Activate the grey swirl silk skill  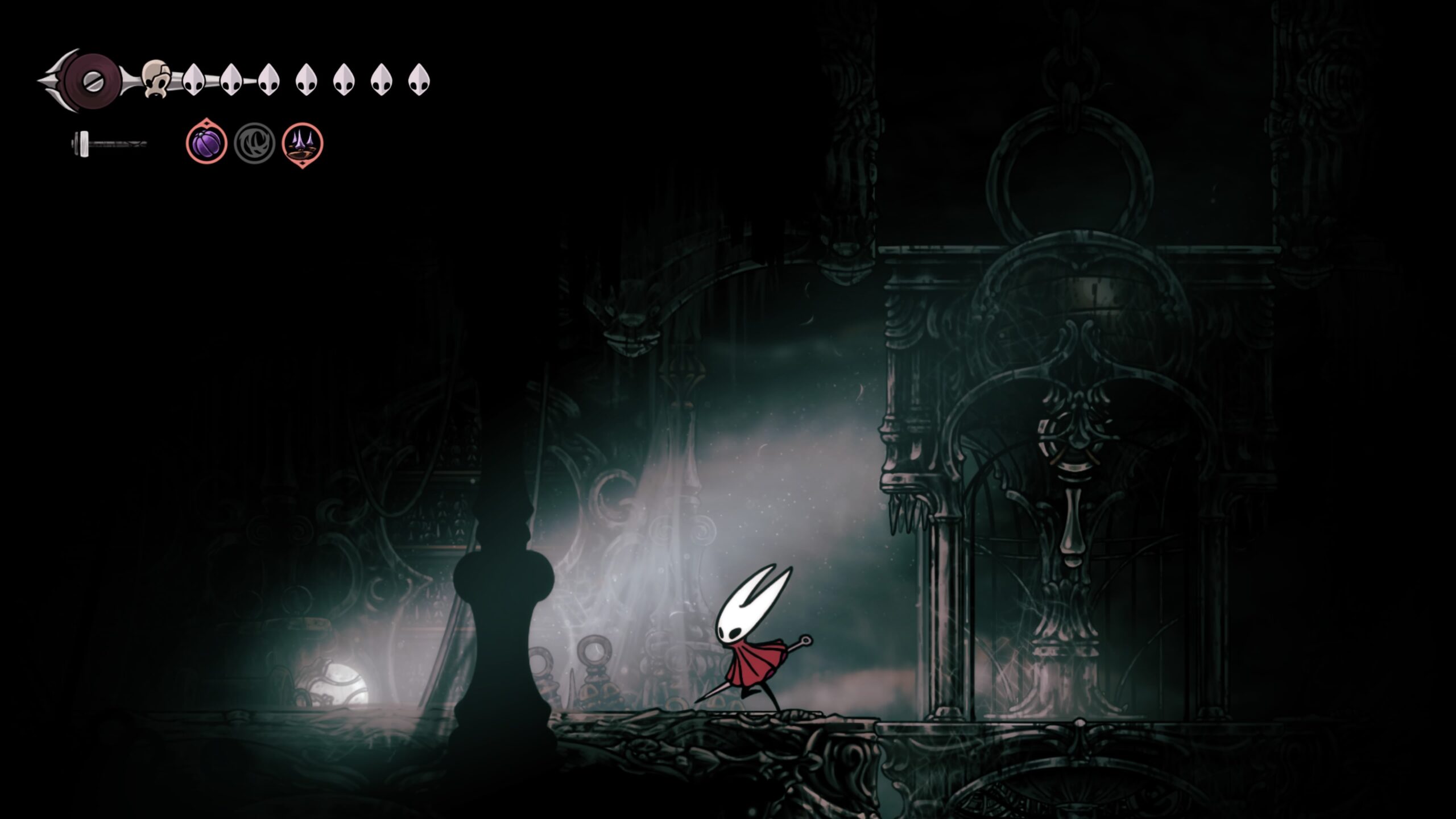(254, 143)
